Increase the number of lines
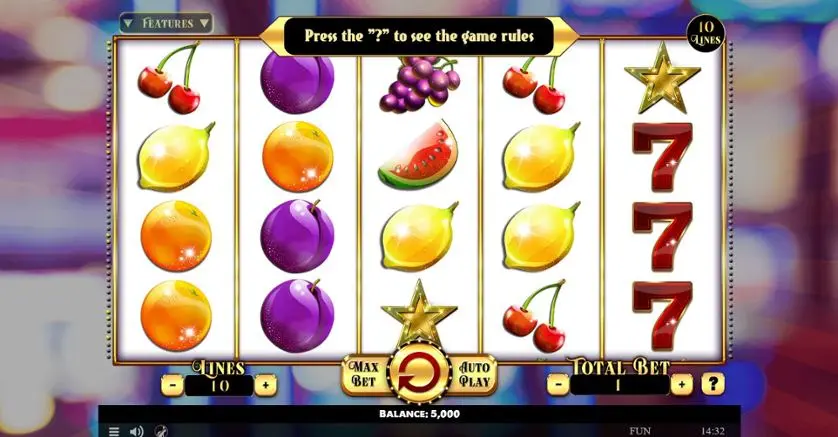Screen dimensions: 838x437 tap(265, 384)
